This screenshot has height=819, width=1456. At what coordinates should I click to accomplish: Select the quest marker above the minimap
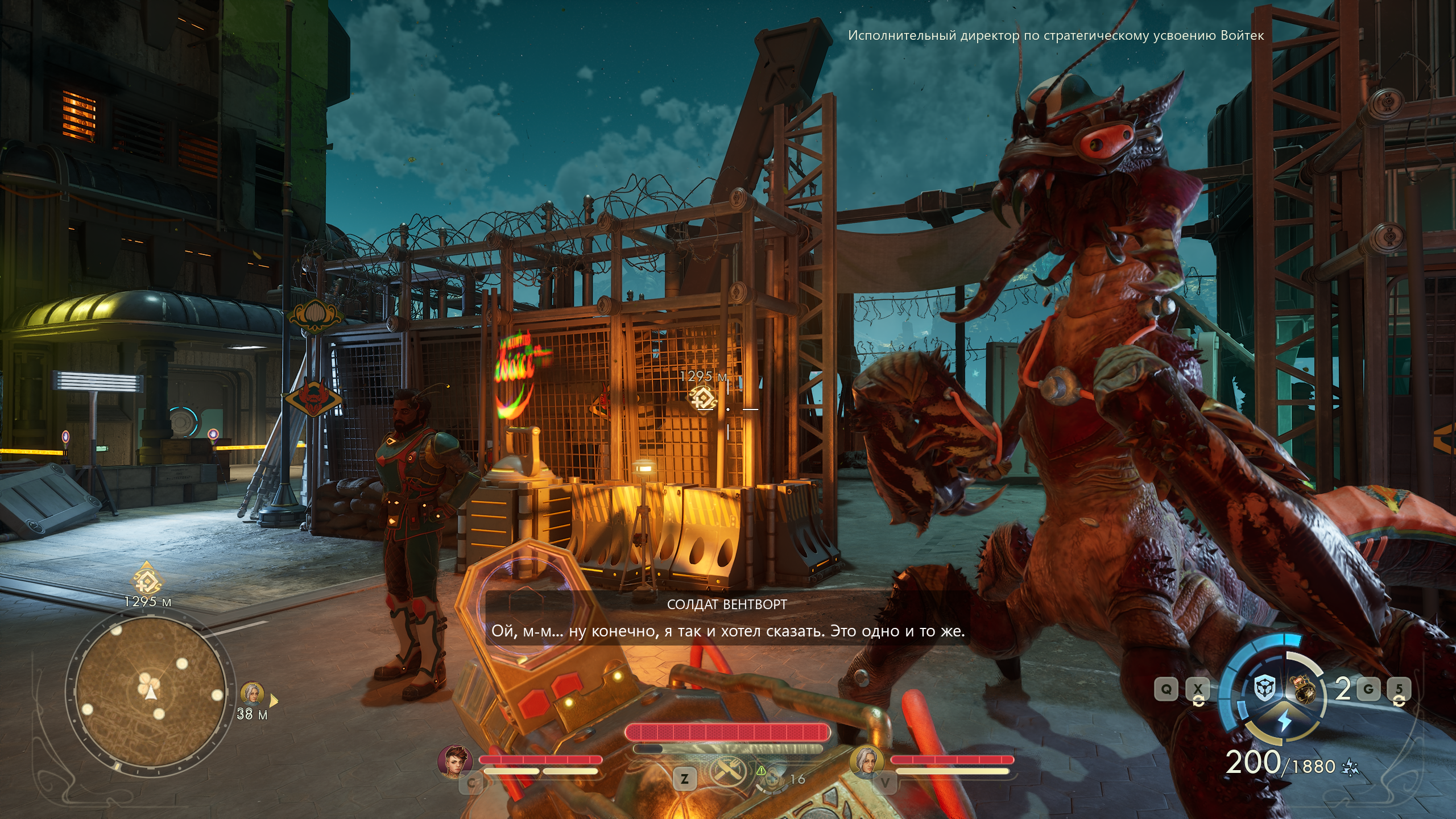pos(147,579)
